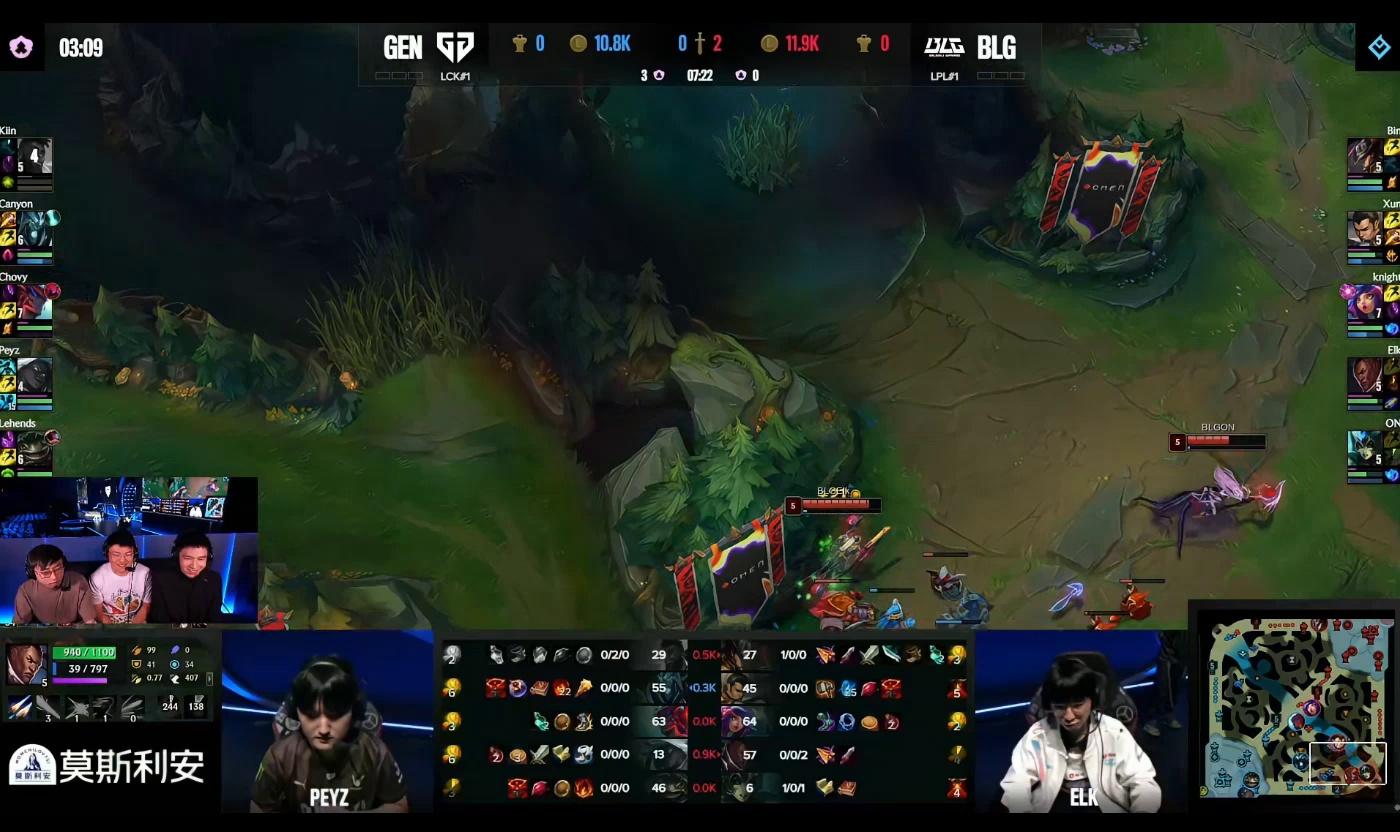
Task: Select Kiin's champion portrait
Action: (35, 156)
